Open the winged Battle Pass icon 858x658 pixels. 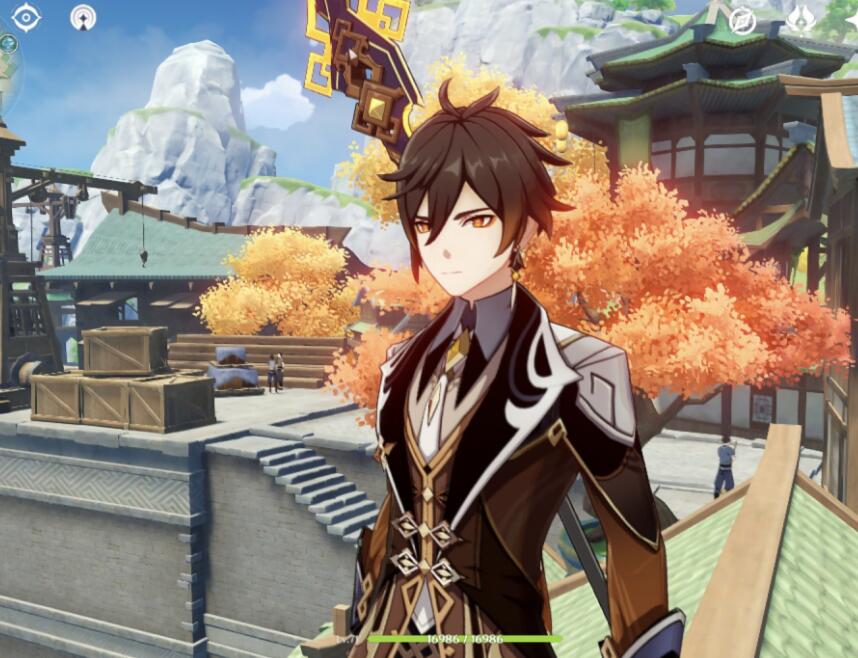[x=800, y=20]
